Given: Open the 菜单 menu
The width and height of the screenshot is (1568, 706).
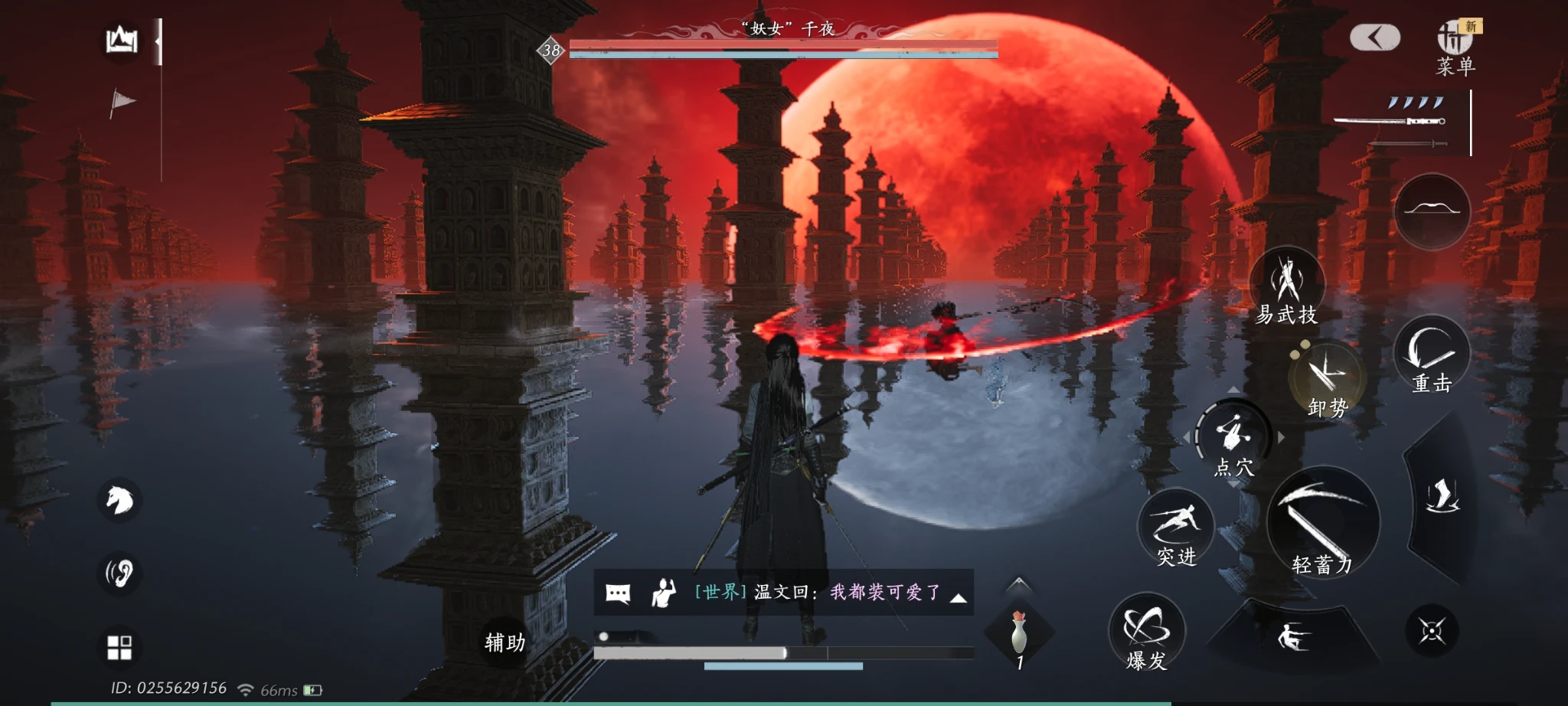Looking at the screenshot, I should [1455, 47].
